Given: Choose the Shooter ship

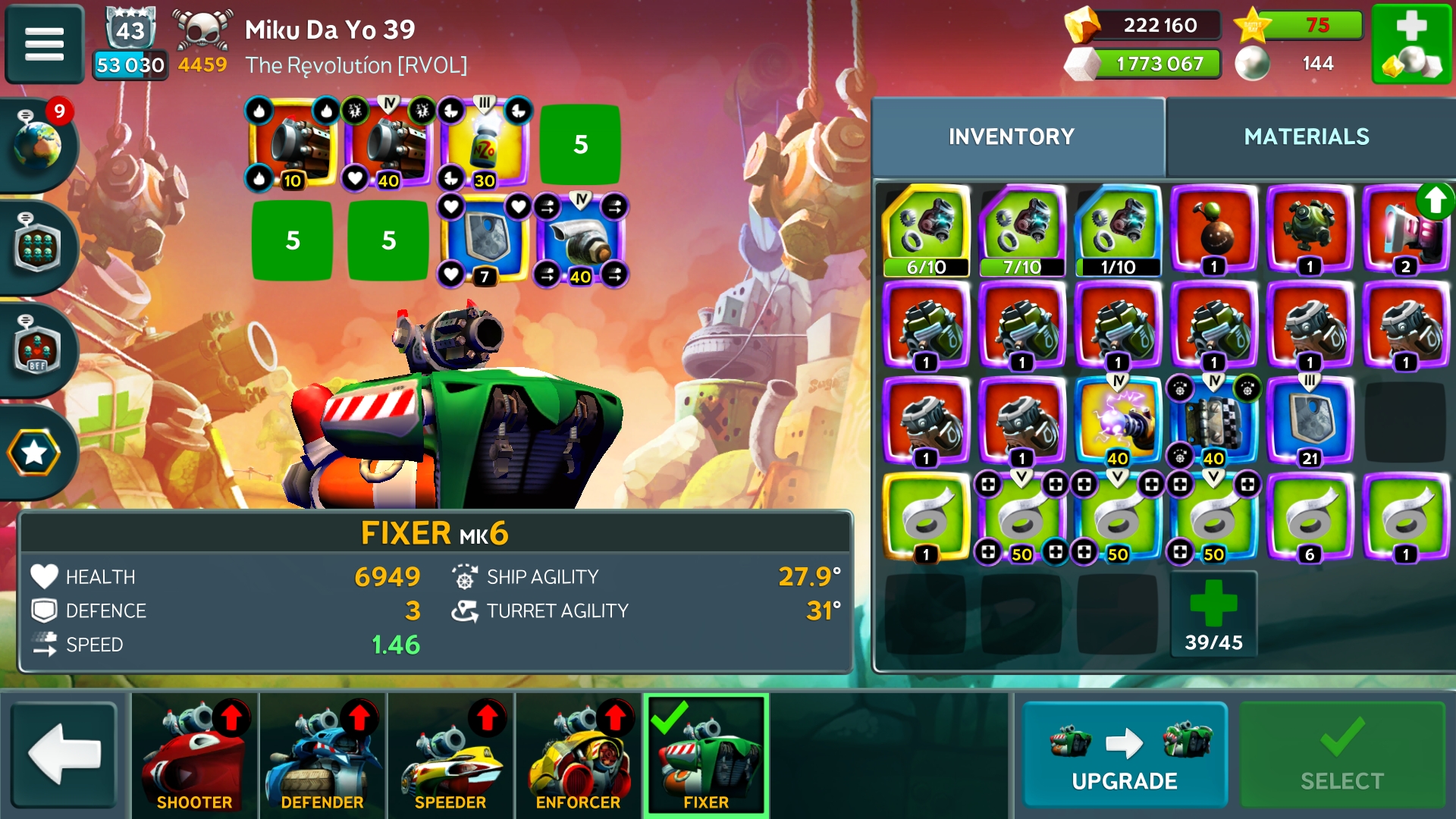Looking at the screenshot, I should click(x=194, y=755).
